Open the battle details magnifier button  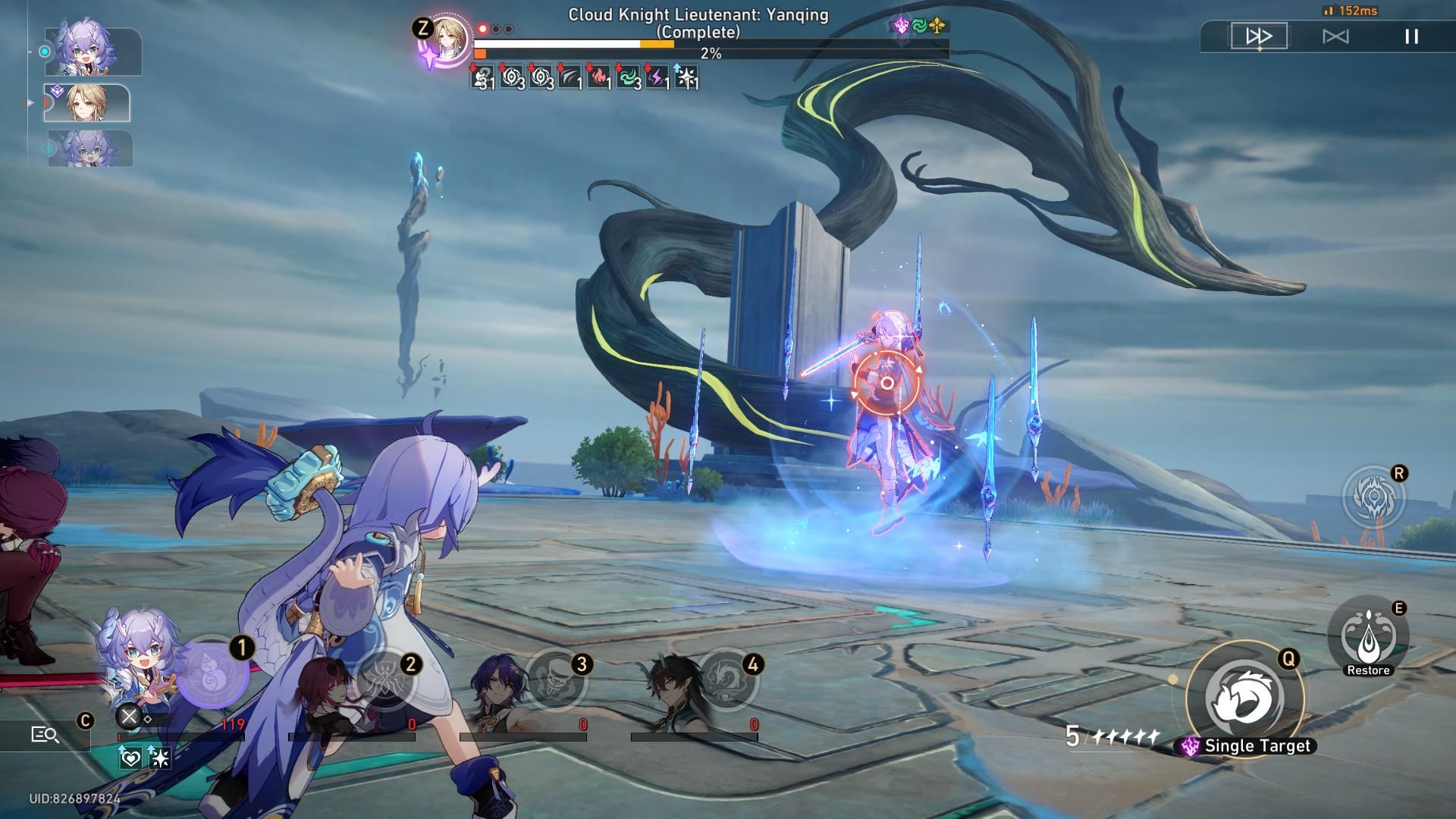pyautogui.click(x=45, y=734)
